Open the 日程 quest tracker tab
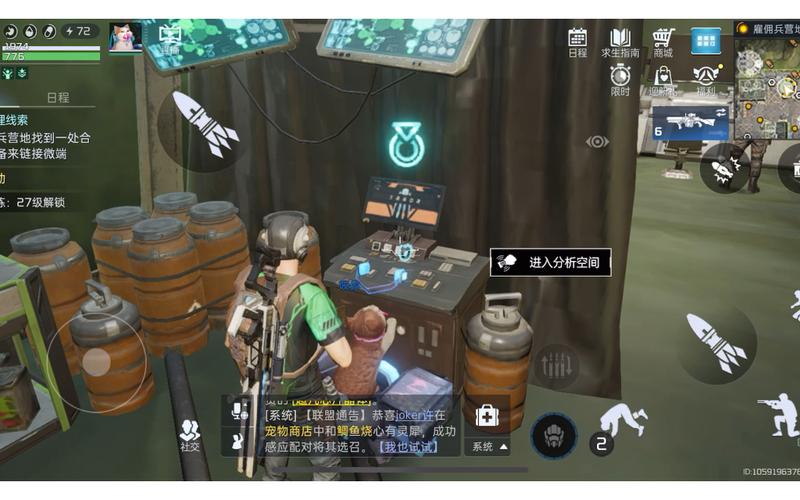Viewport: 800px width, 500px height. pyautogui.click(x=58, y=97)
